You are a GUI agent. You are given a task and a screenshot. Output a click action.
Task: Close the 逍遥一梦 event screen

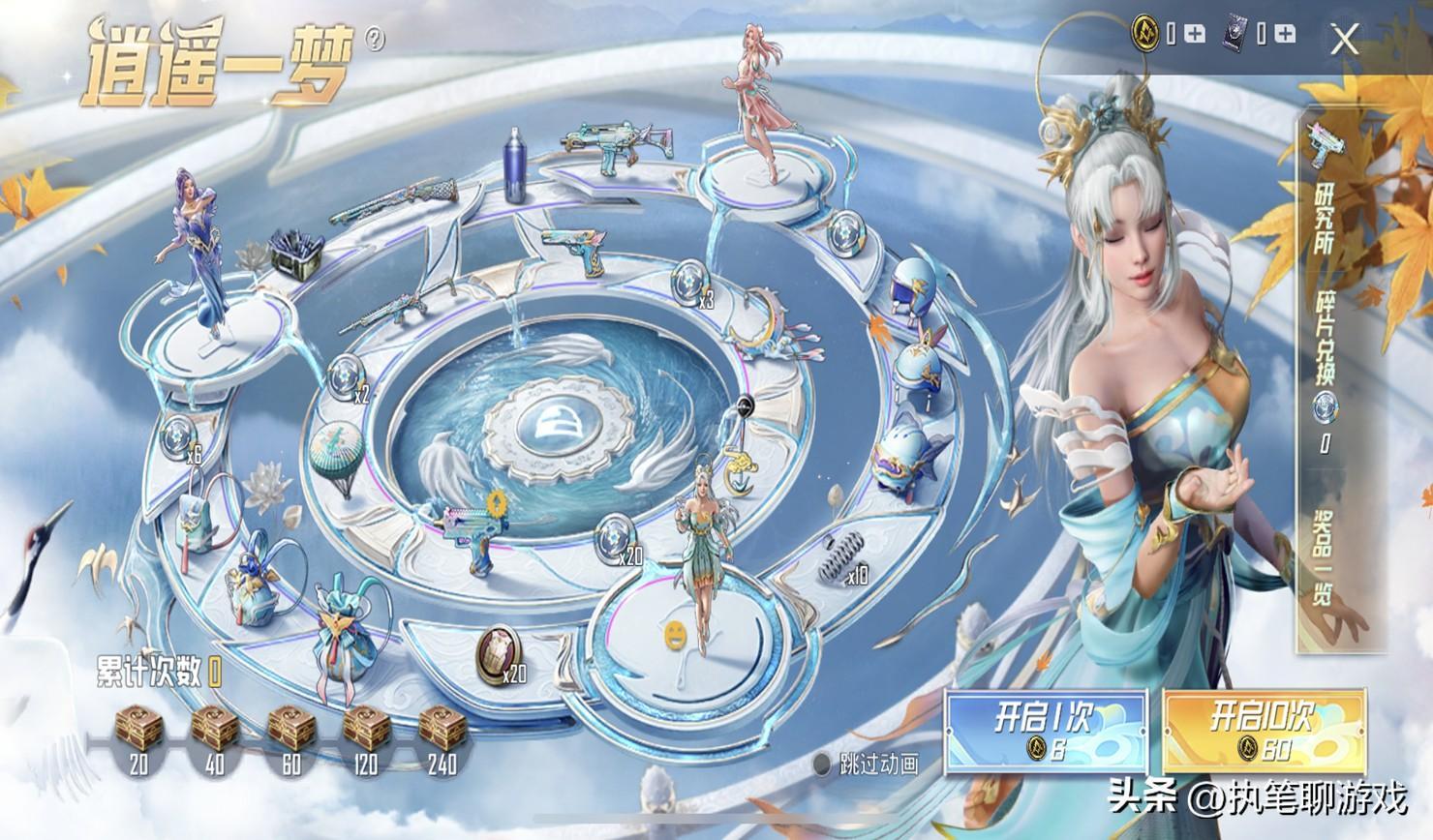pos(1344,40)
